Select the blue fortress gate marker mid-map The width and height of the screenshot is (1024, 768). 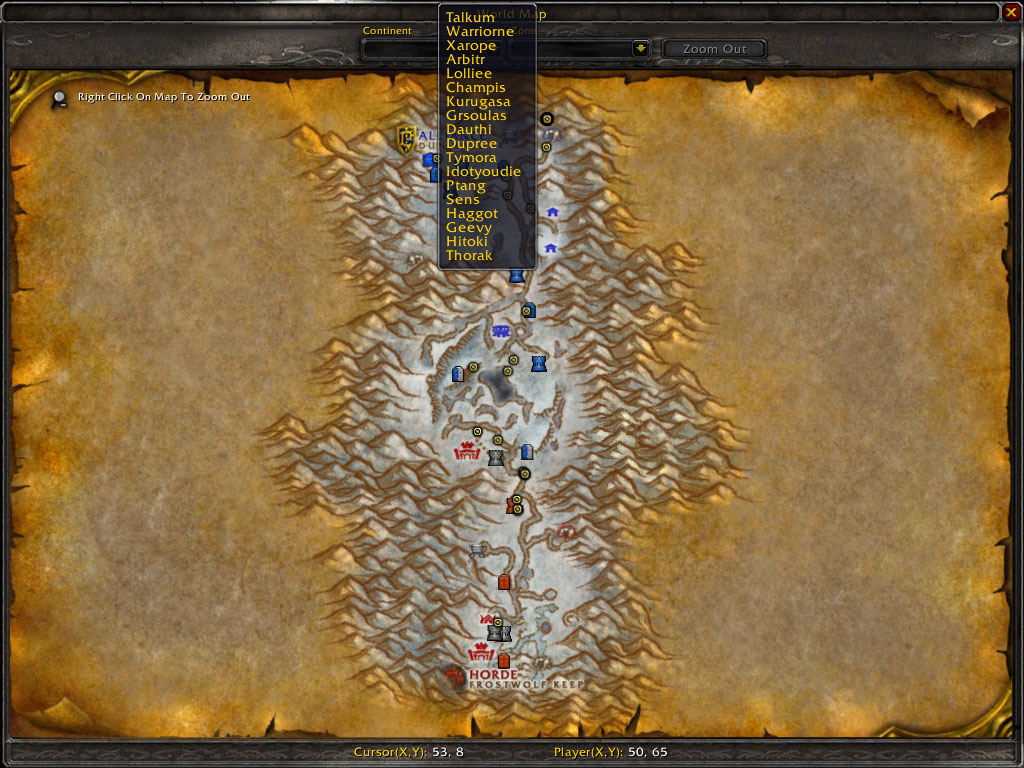501,331
